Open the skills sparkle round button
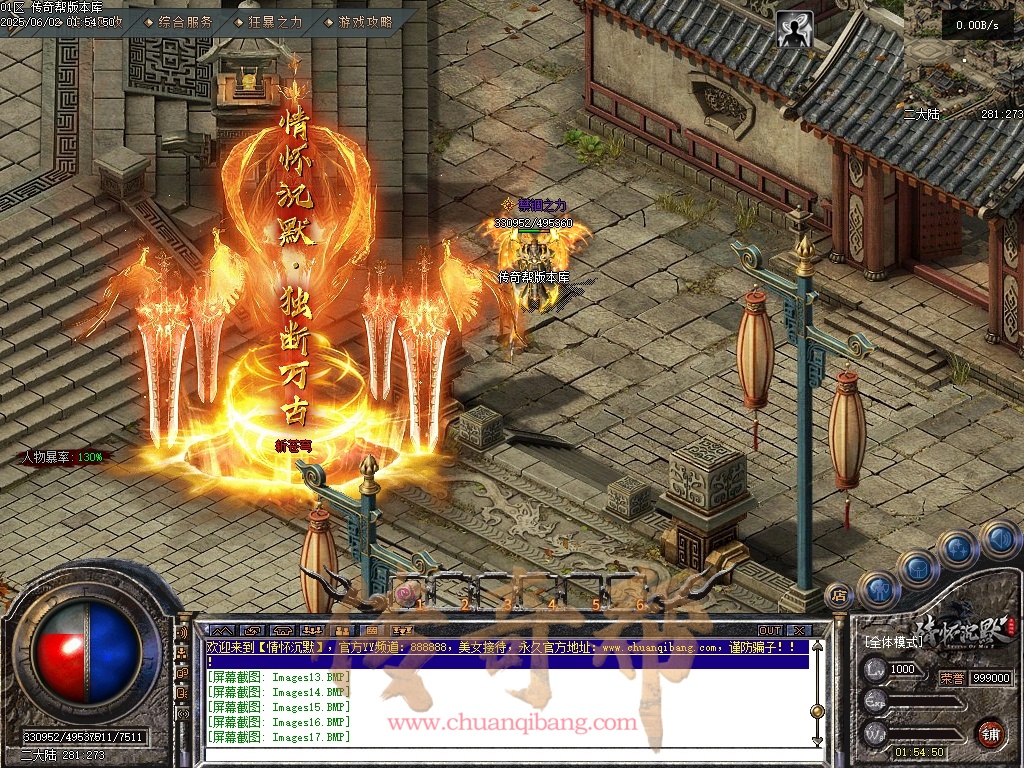 (958, 548)
